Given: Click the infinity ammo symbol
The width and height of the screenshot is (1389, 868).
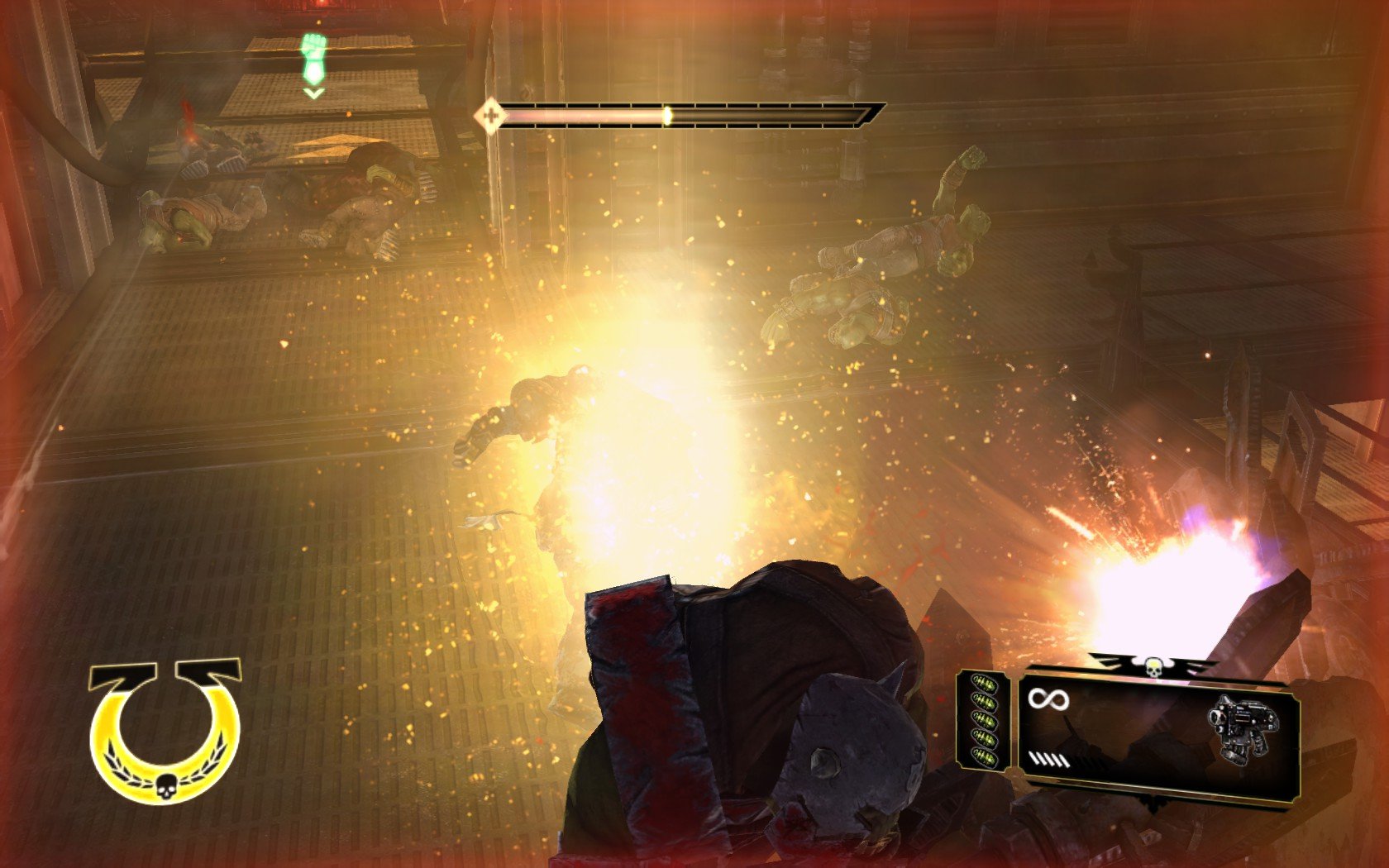Looking at the screenshot, I should (x=1048, y=699).
